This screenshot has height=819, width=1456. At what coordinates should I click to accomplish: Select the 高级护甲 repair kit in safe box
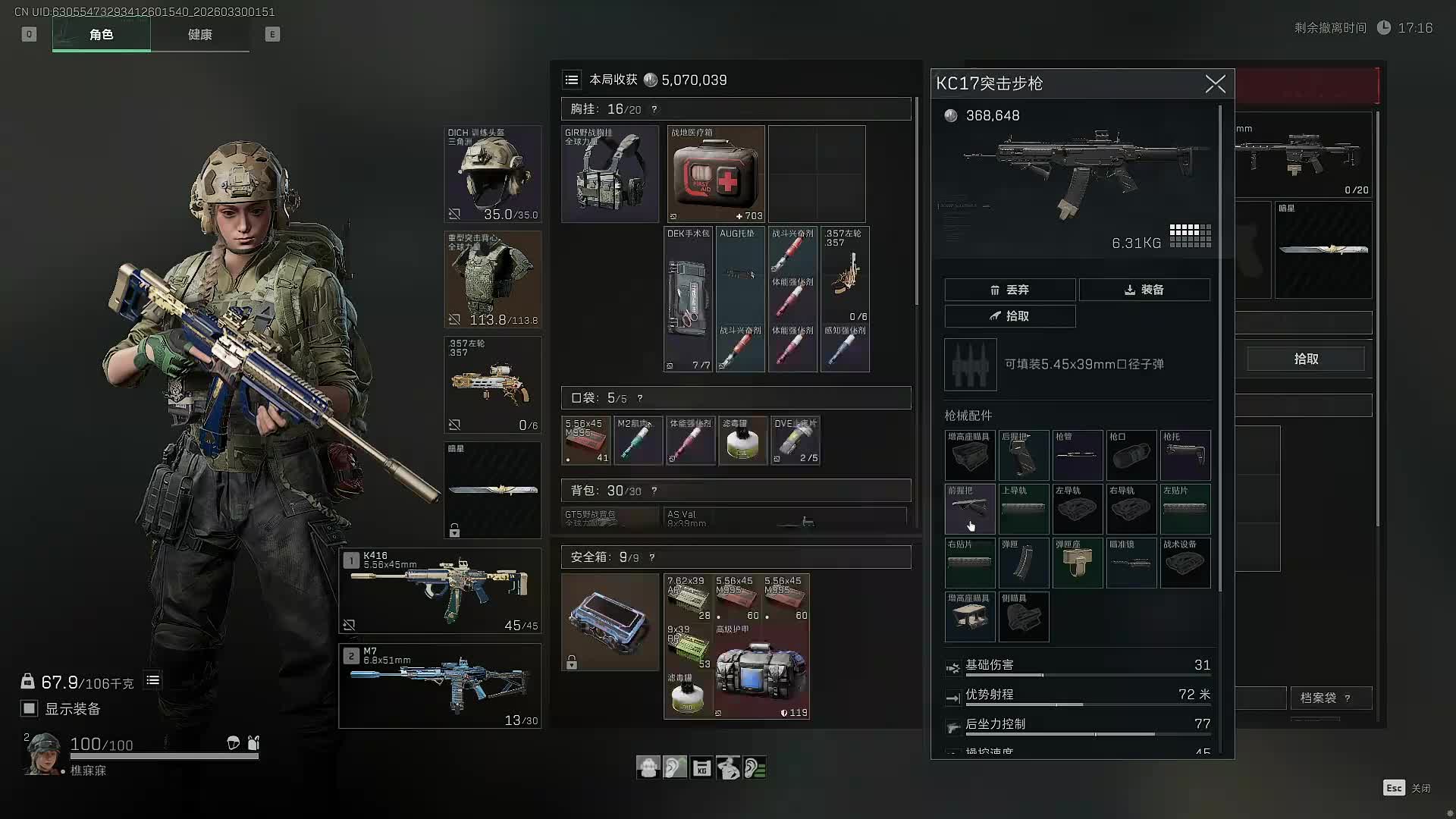761,672
